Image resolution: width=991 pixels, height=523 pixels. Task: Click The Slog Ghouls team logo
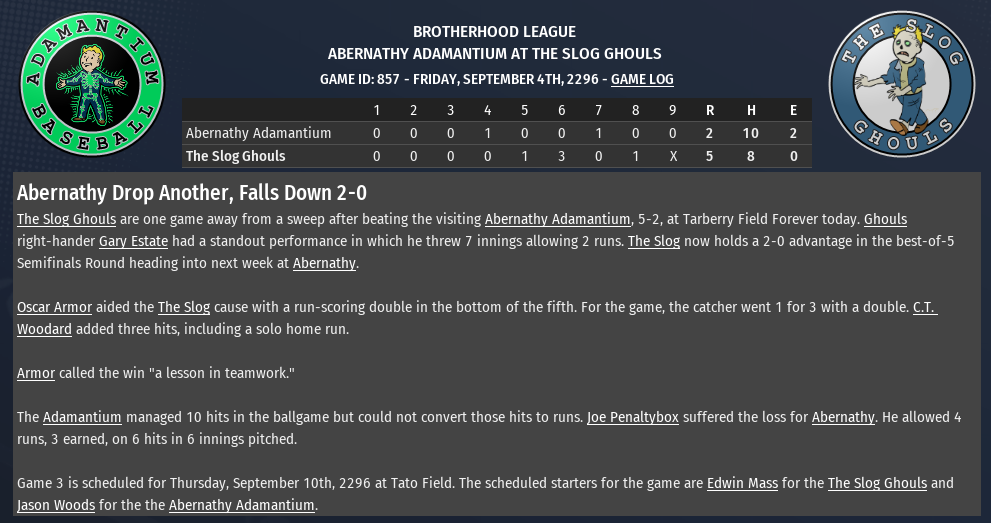[901, 84]
